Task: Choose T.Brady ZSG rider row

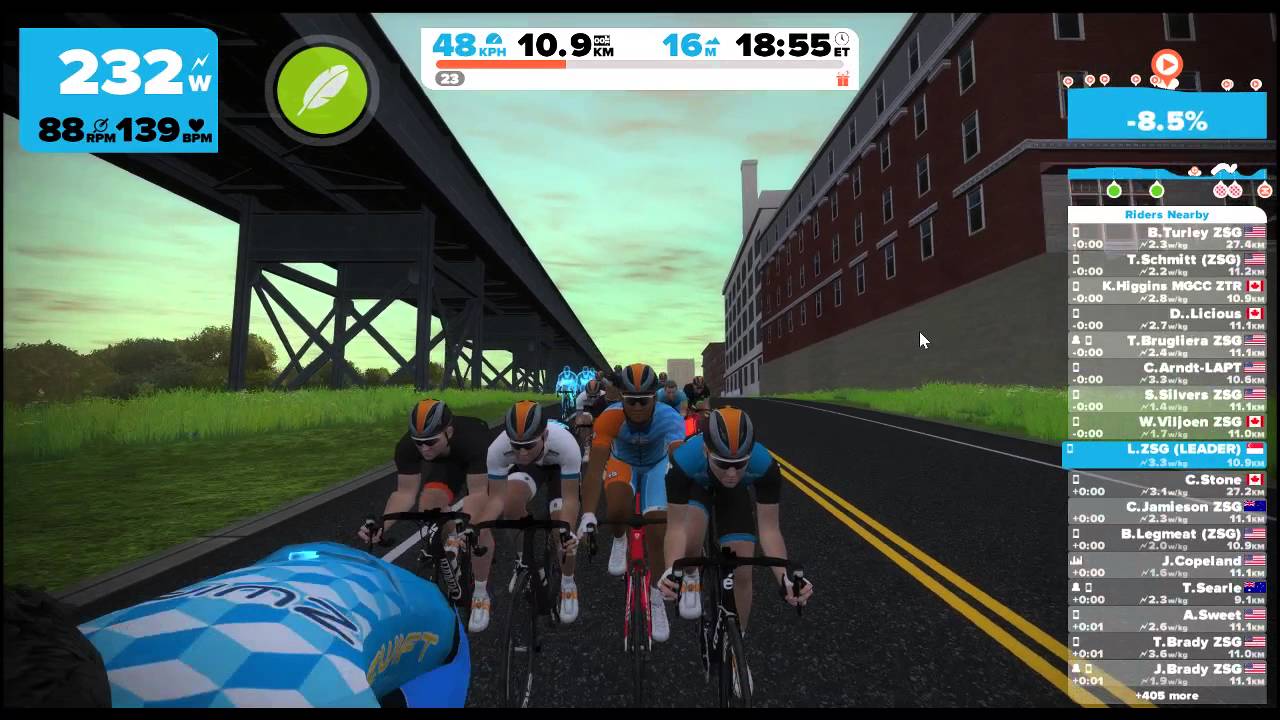Action: tap(1166, 647)
